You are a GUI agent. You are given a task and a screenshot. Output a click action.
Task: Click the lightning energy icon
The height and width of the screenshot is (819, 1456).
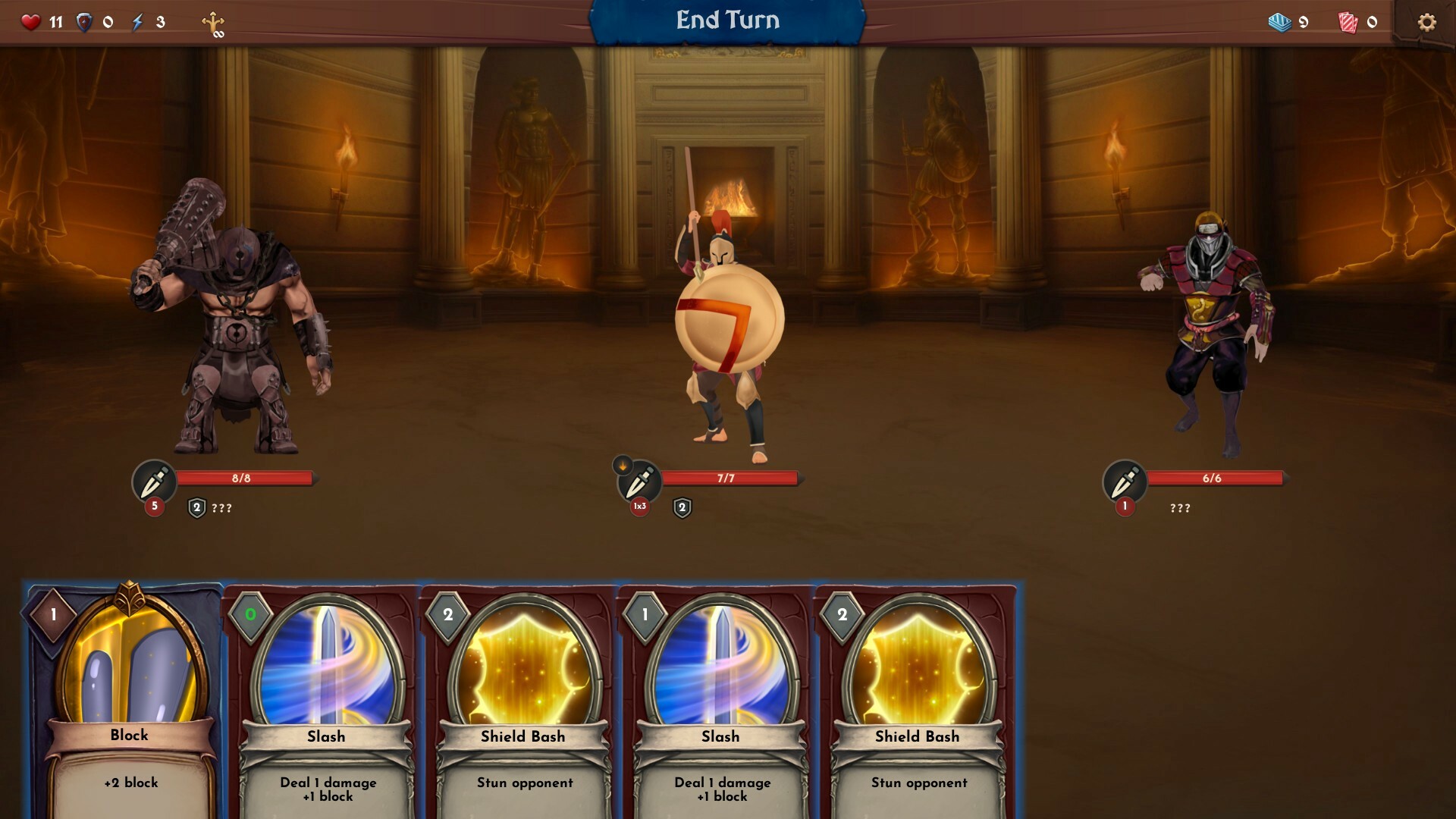click(x=136, y=22)
